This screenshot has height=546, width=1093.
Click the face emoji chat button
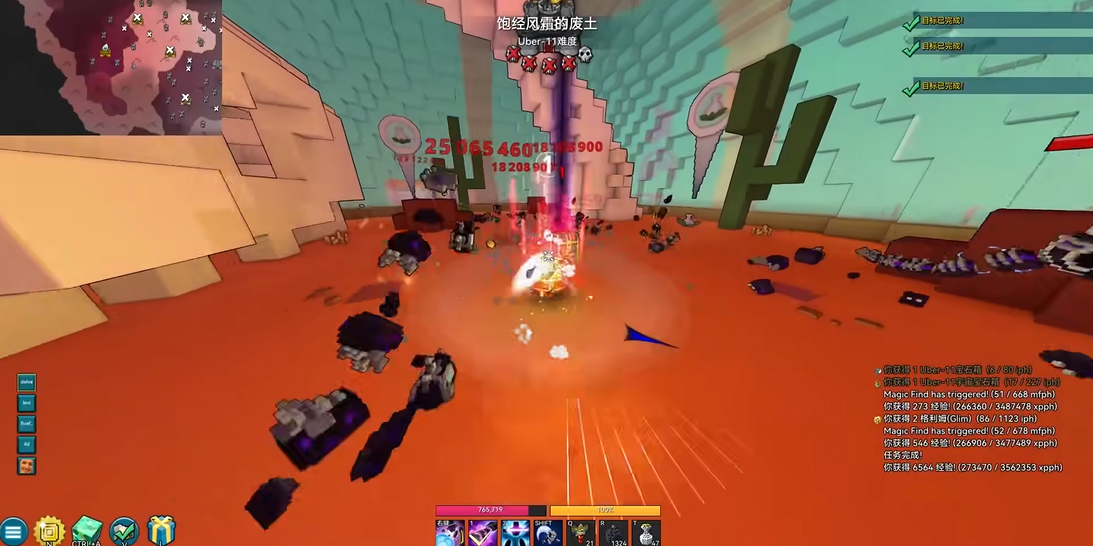pos(27,466)
